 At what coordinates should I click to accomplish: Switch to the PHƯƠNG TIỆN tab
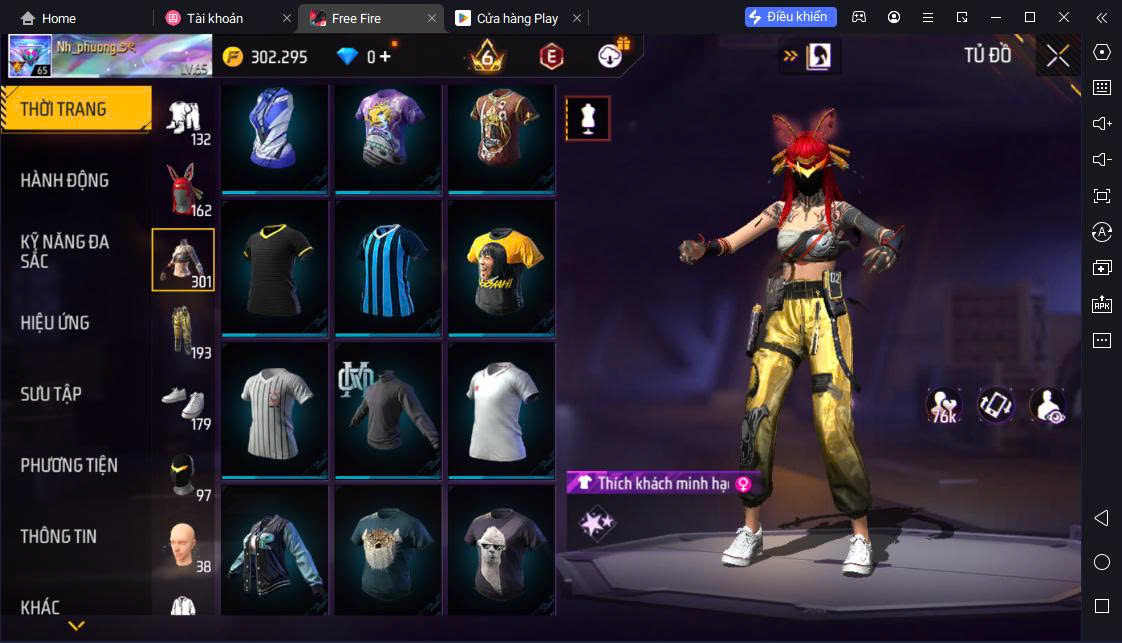click(x=69, y=465)
